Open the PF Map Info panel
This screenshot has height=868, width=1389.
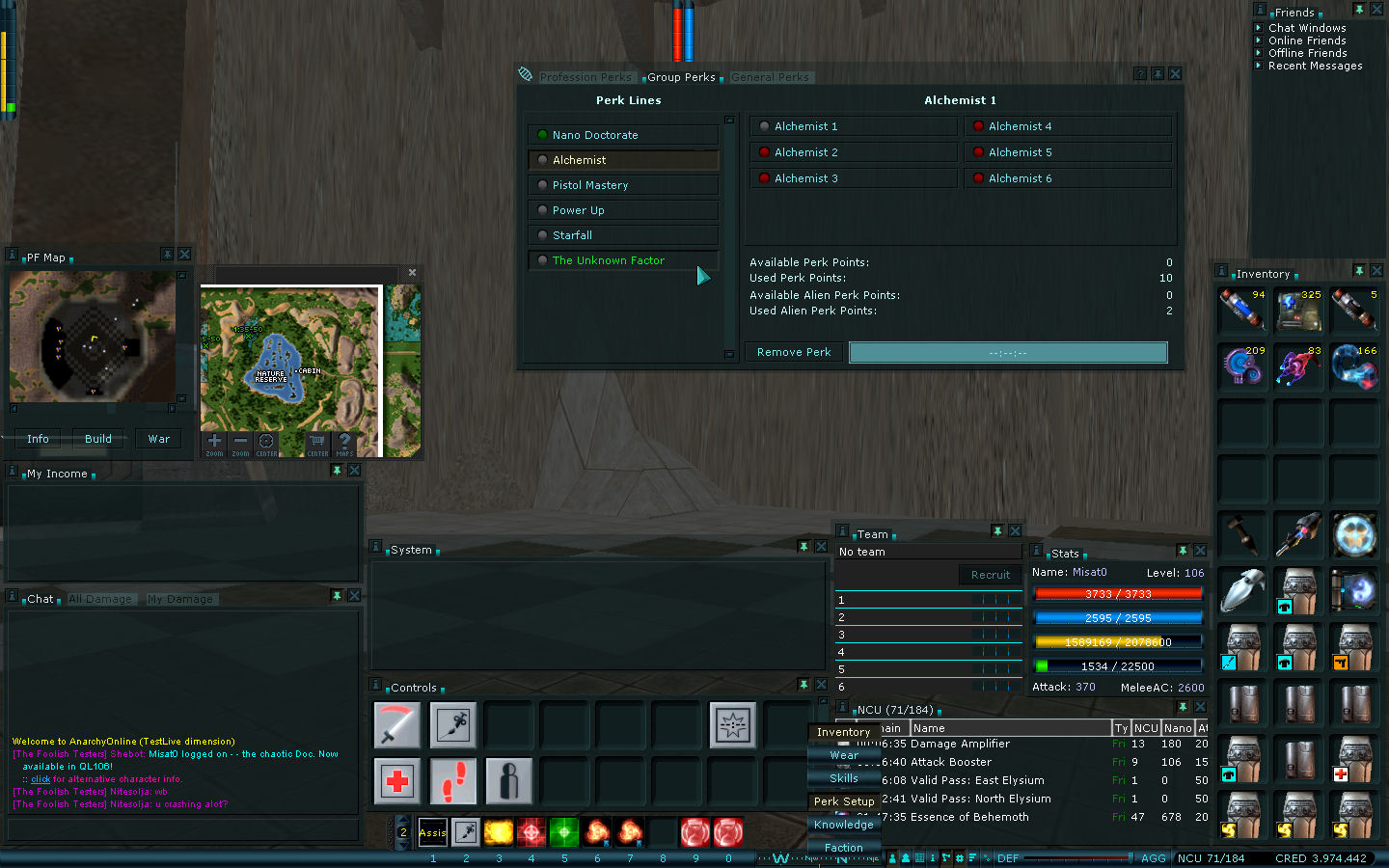coord(38,439)
